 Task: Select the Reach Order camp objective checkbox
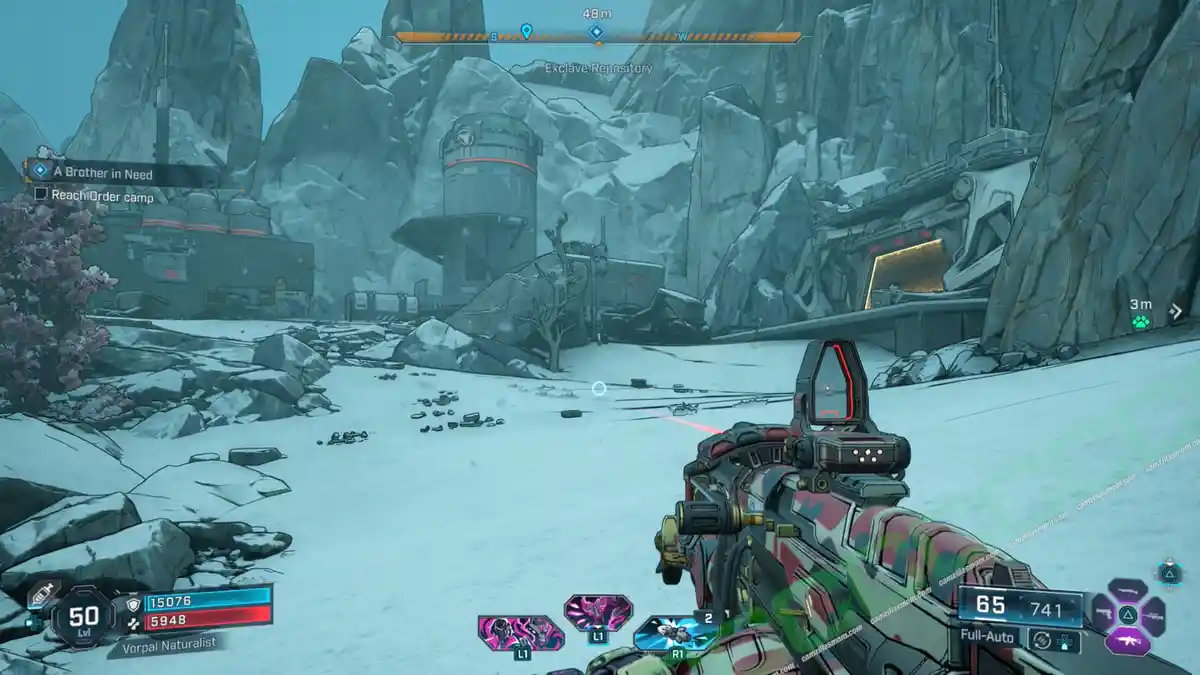pyautogui.click(x=41, y=194)
